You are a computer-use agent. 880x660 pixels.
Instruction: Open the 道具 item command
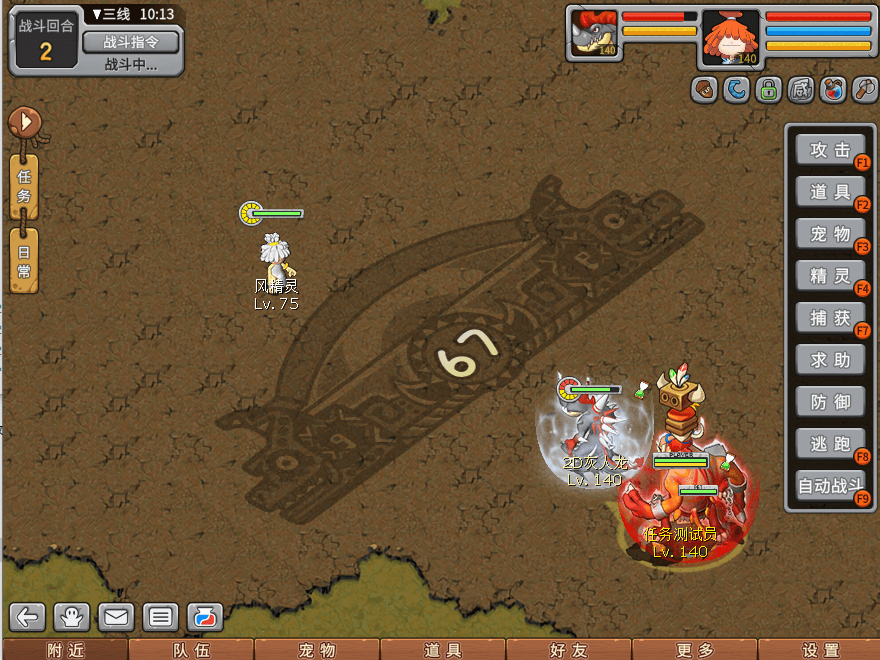coord(830,191)
